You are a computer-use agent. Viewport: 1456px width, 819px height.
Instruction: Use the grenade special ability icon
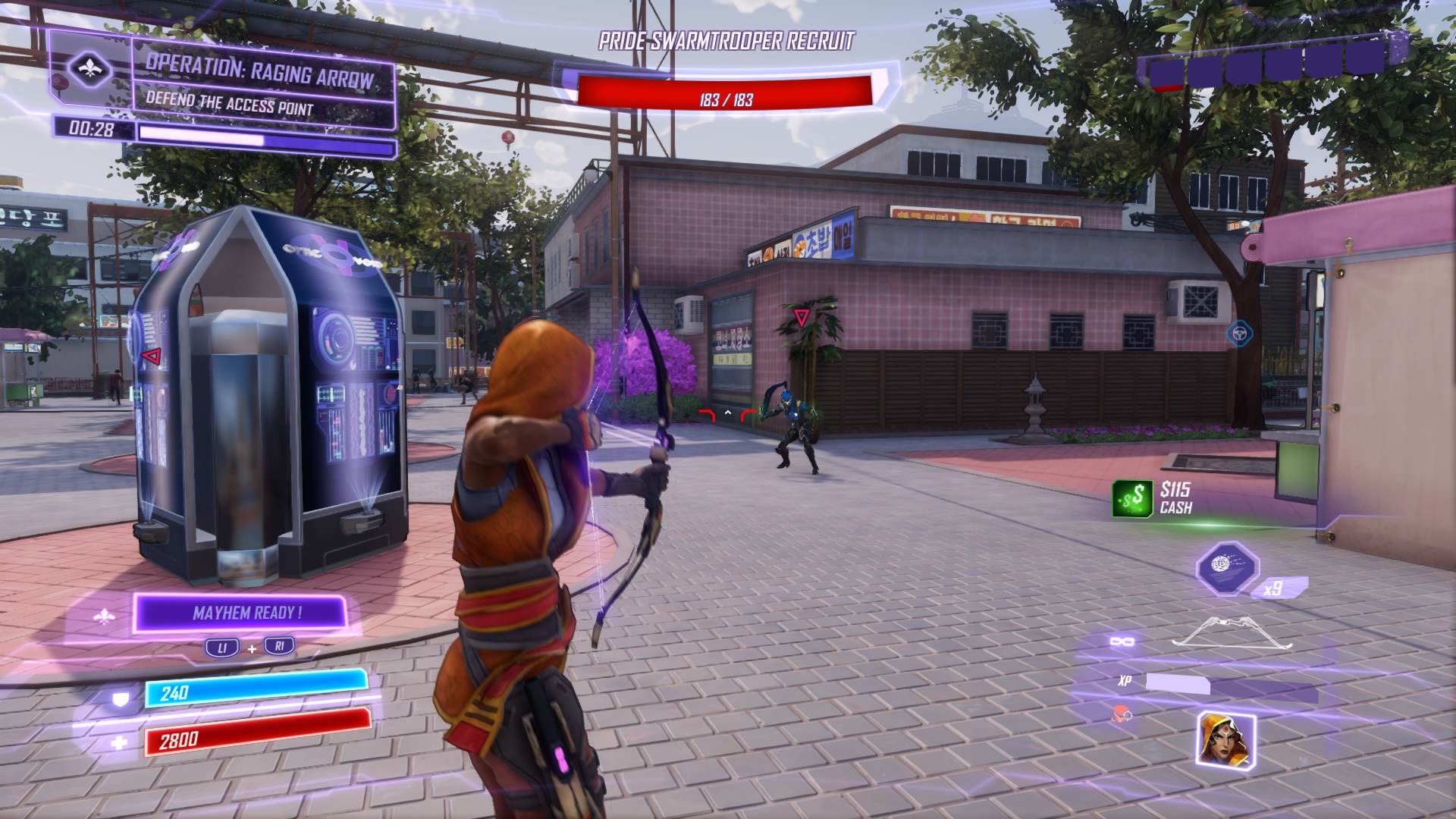click(x=1228, y=568)
